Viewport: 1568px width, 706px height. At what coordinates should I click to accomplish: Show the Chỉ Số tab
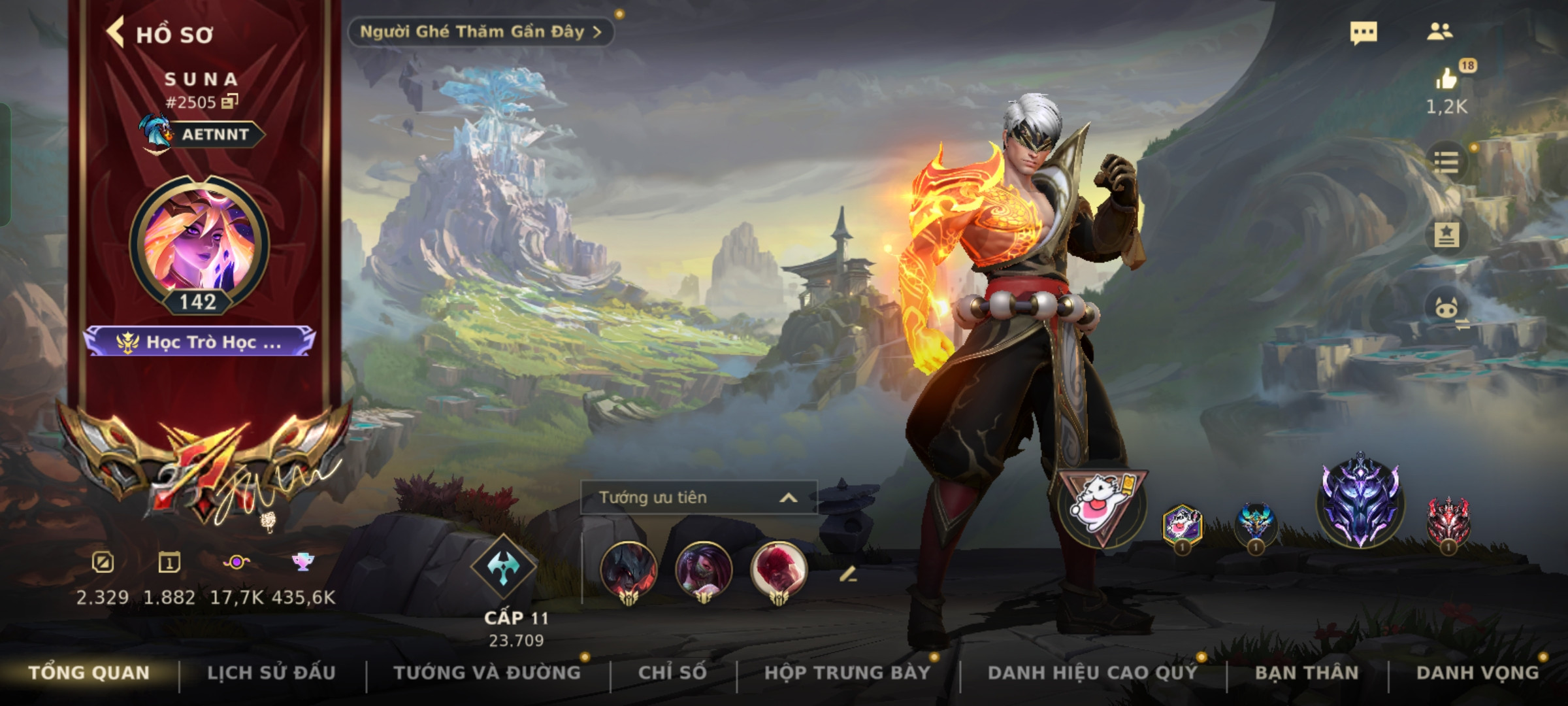[672, 673]
